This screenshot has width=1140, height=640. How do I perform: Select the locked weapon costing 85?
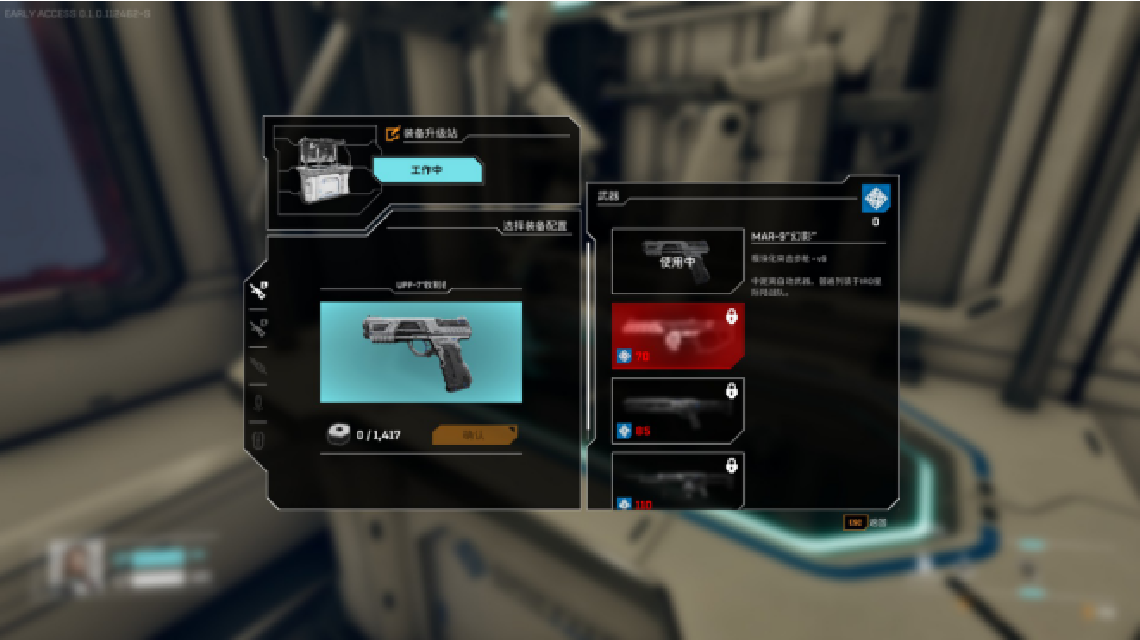coord(678,410)
